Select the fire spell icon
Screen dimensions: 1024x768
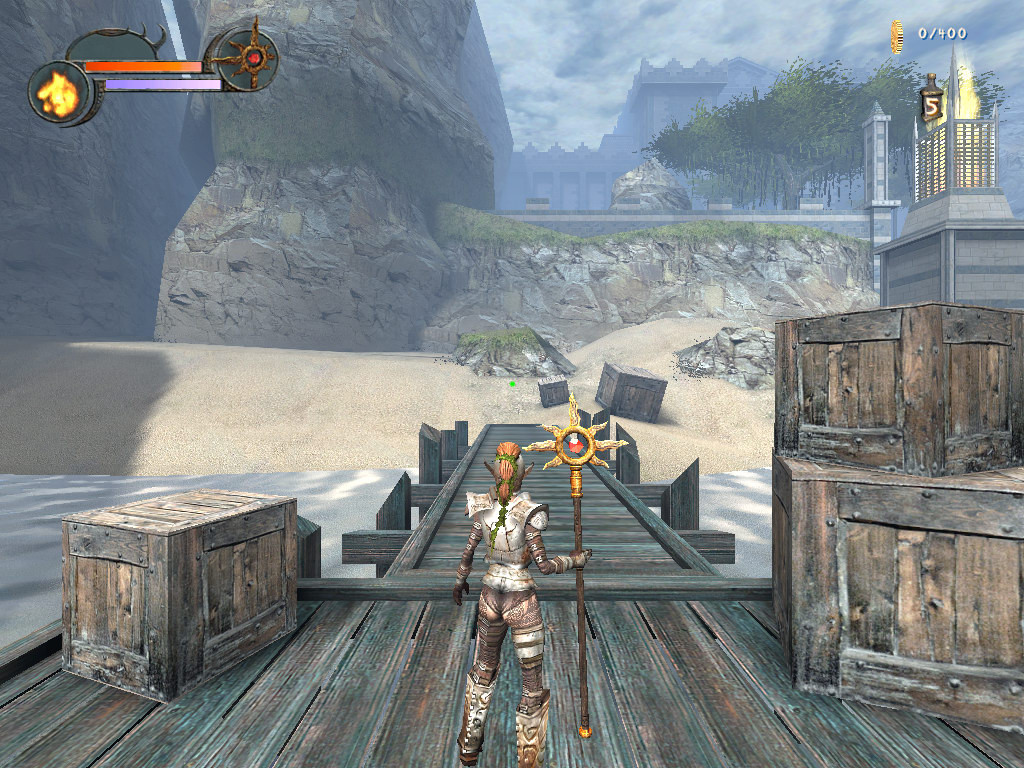pos(59,93)
